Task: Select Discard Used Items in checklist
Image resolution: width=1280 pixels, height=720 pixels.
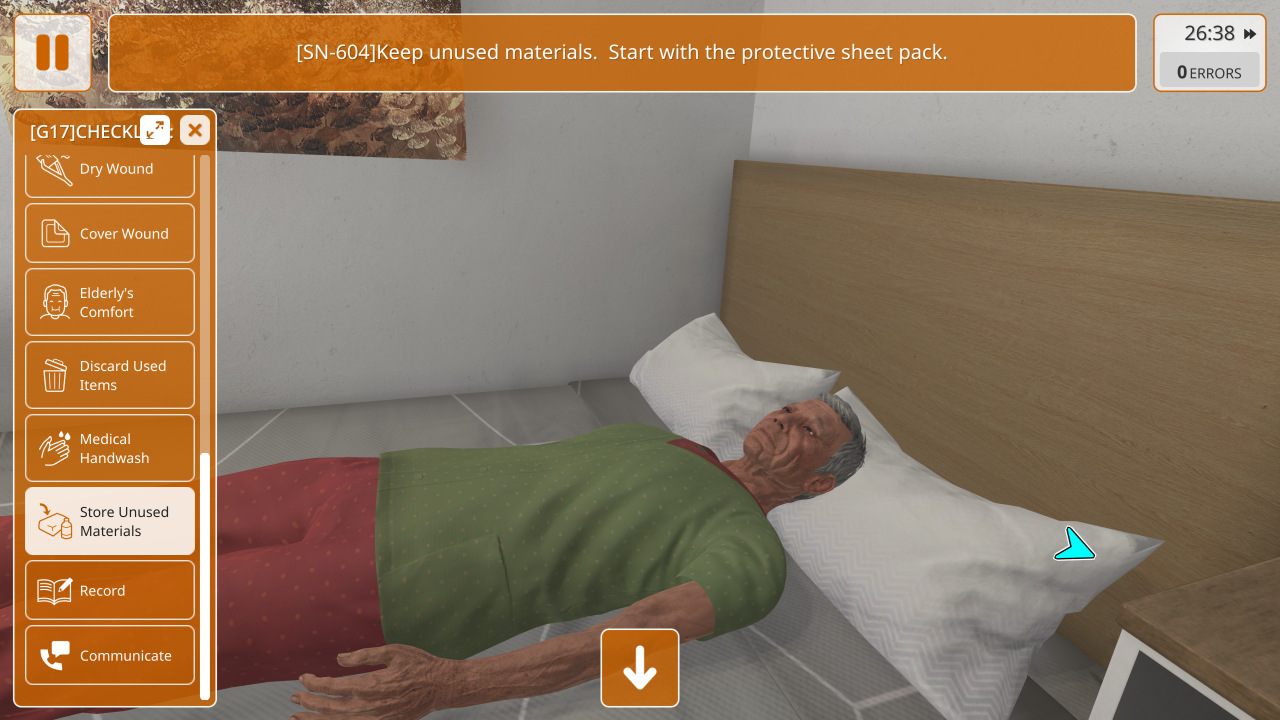Action: 110,375
